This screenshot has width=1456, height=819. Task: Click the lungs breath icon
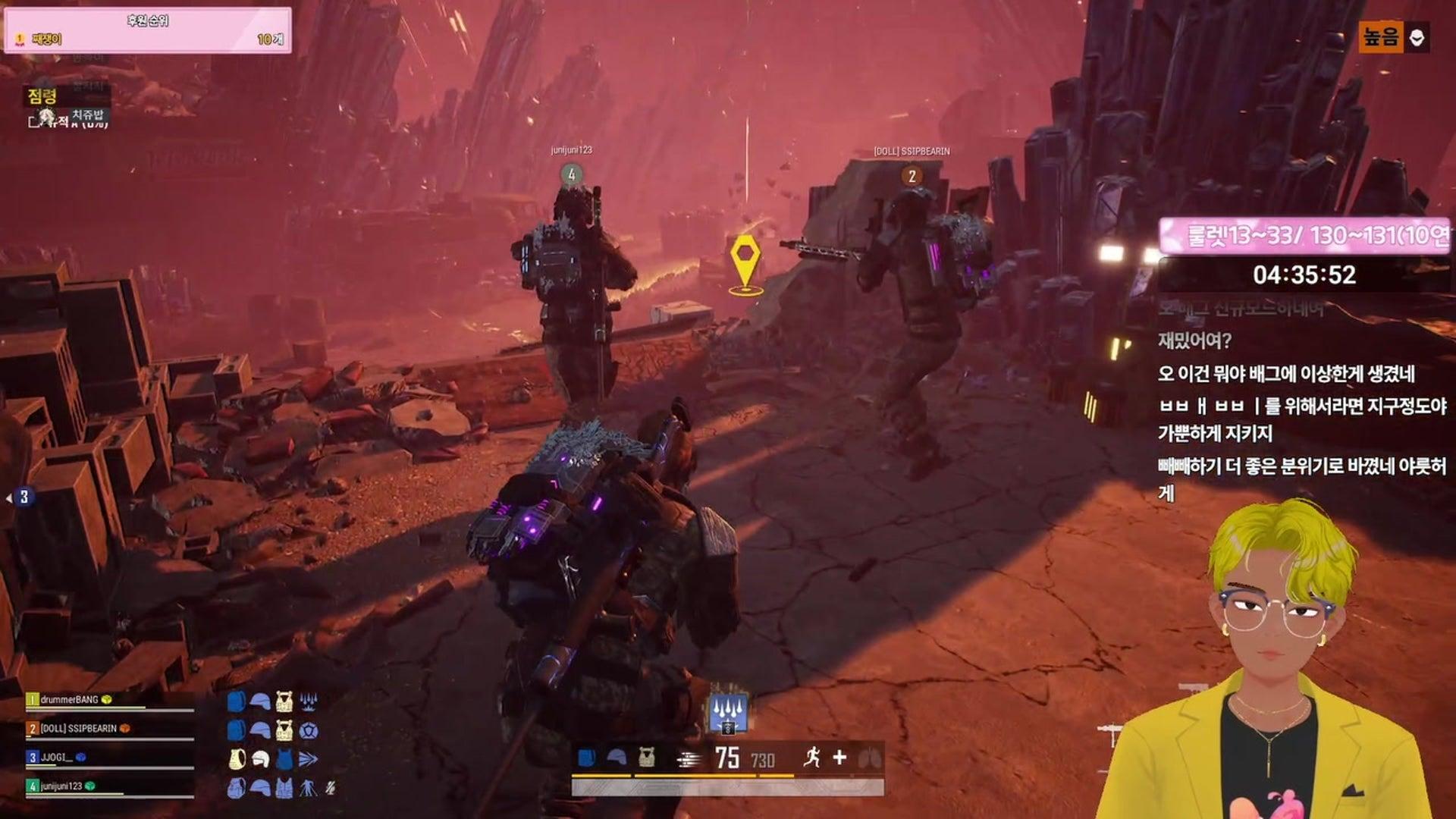pos(869,757)
